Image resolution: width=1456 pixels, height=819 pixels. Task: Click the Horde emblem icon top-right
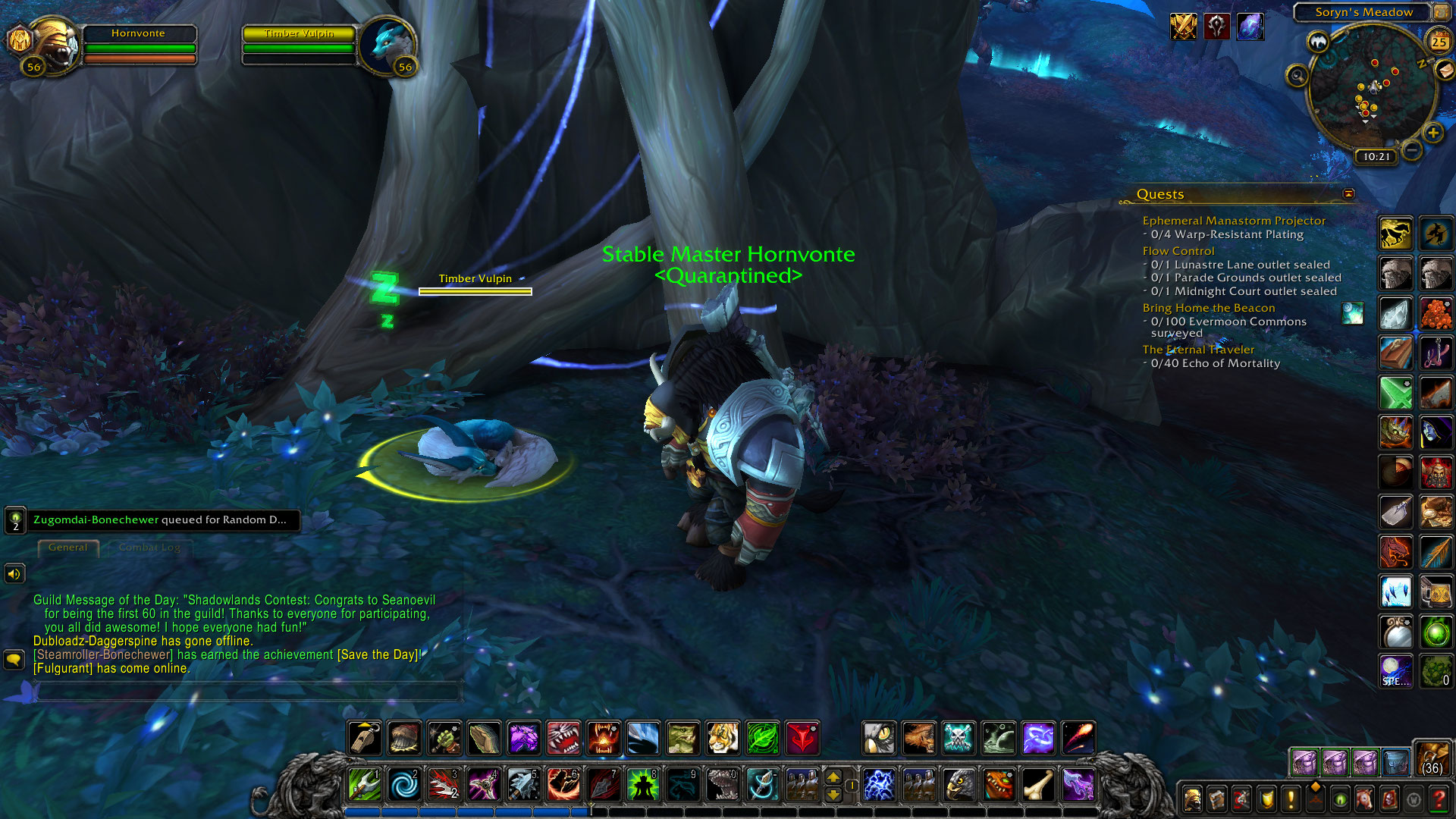point(1217,27)
